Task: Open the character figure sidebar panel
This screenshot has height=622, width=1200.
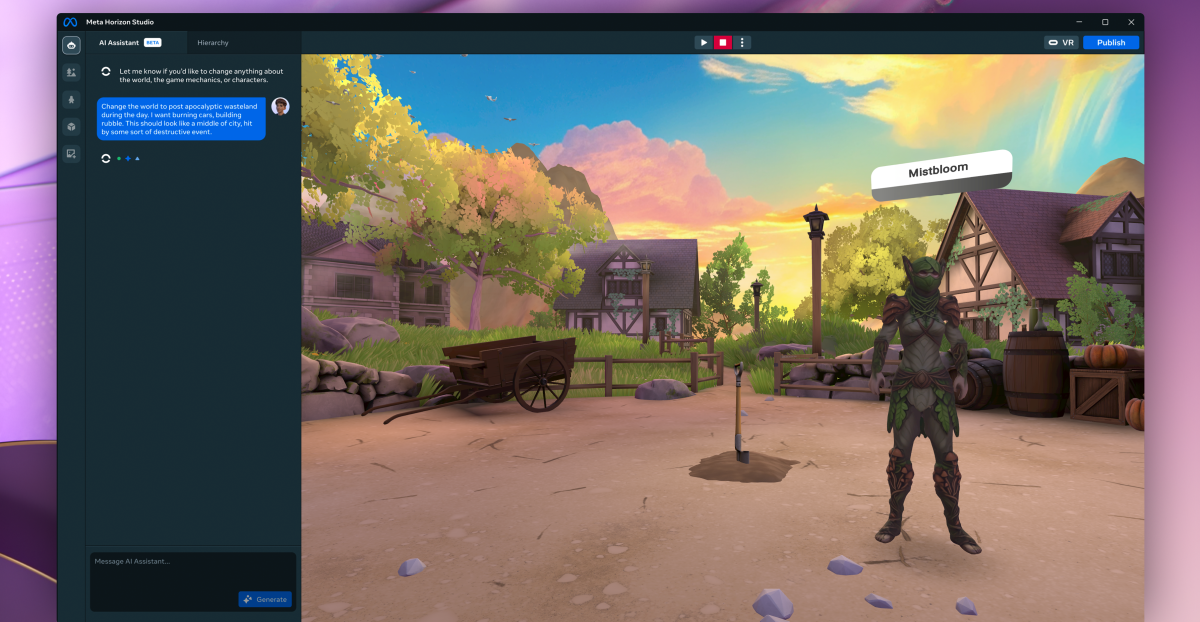Action: (x=71, y=99)
